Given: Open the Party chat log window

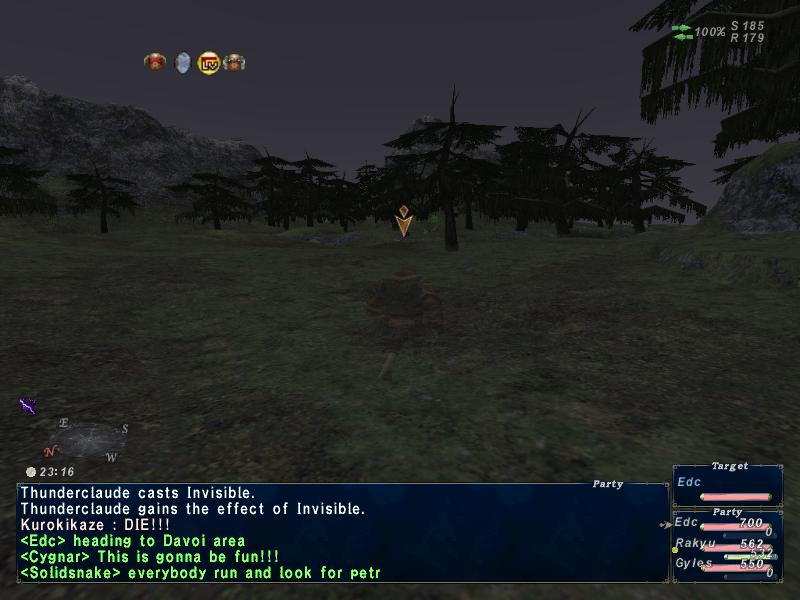Looking at the screenshot, I should [342, 532].
